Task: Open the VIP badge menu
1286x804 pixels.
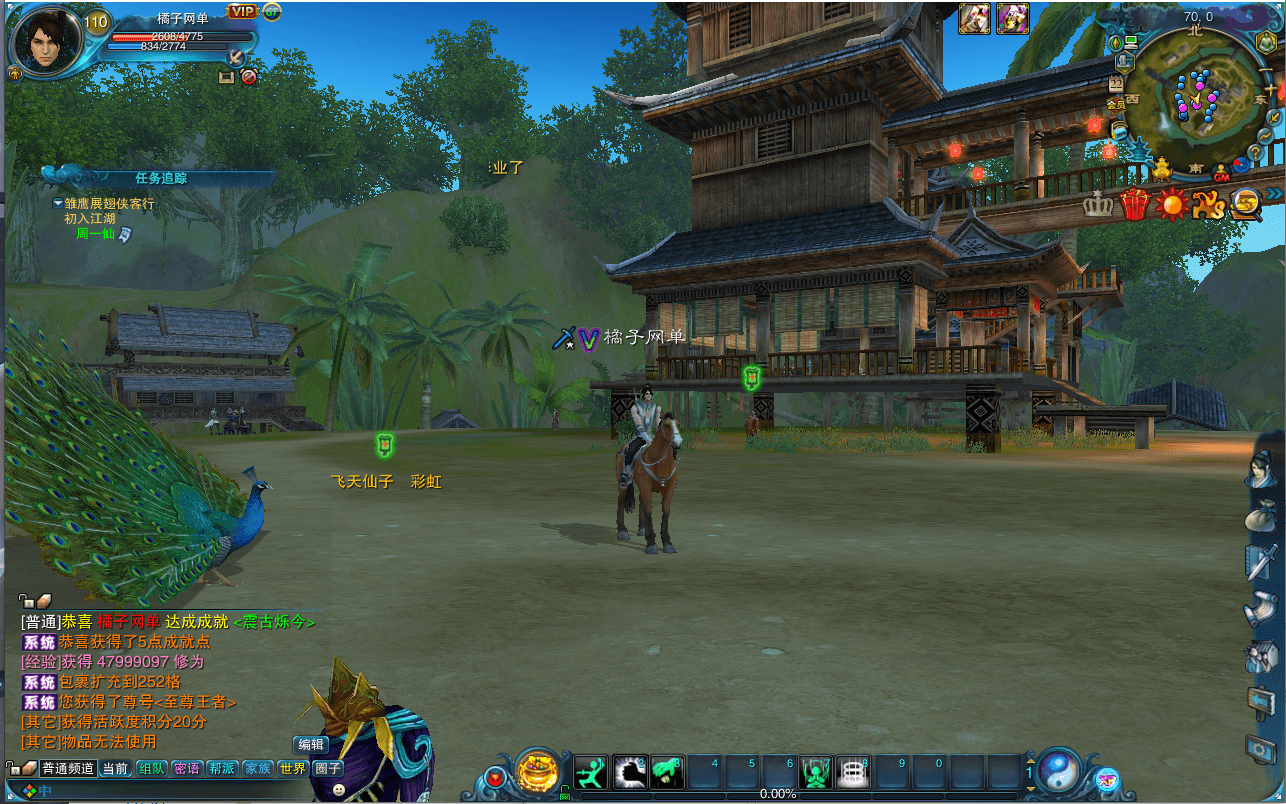Action: point(241,11)
